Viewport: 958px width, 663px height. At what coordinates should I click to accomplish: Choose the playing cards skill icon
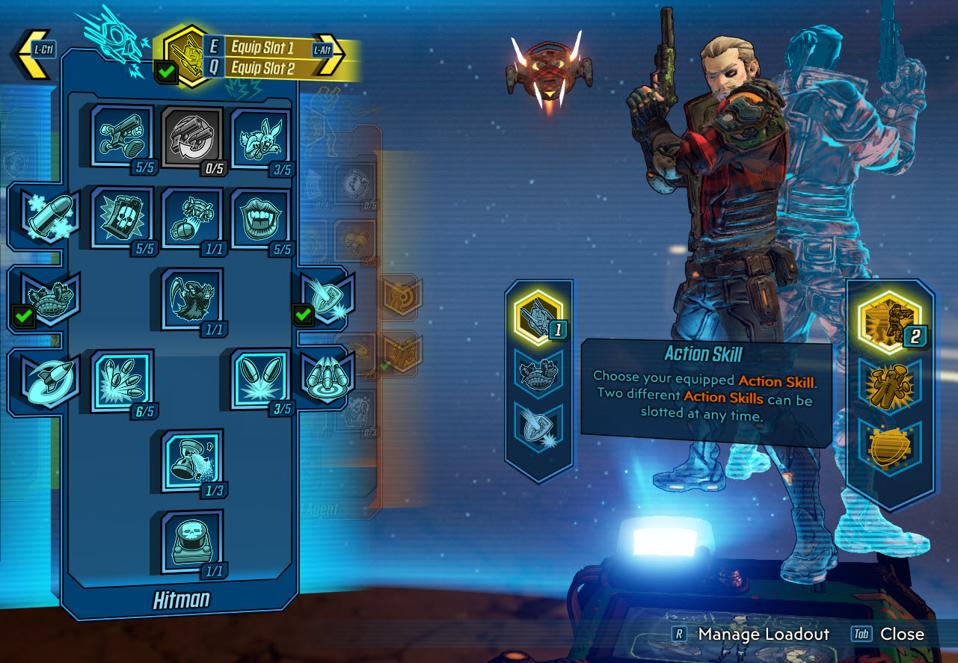click(x=123, y=217)
